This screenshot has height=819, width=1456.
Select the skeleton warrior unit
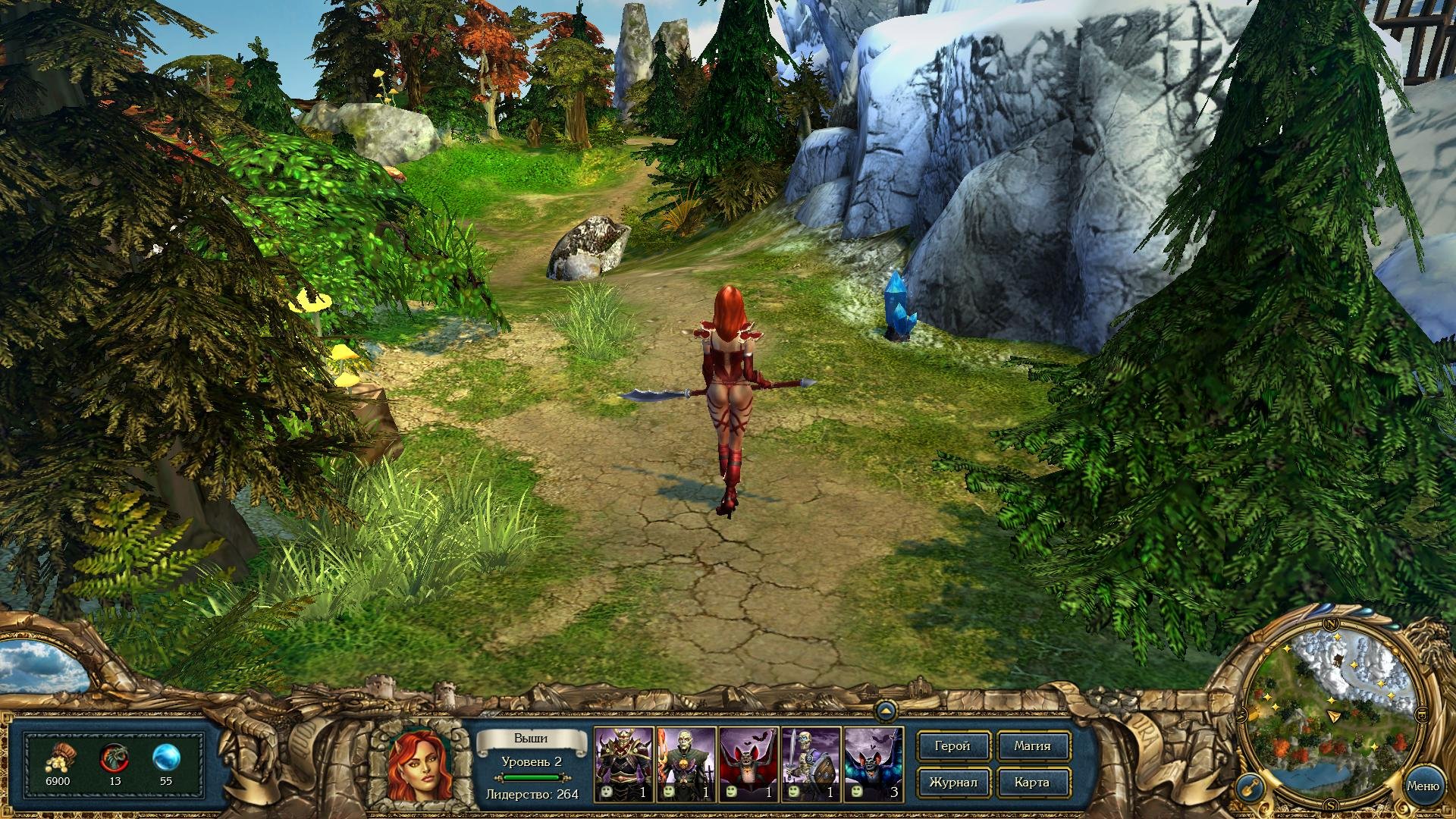coord(810,764)
